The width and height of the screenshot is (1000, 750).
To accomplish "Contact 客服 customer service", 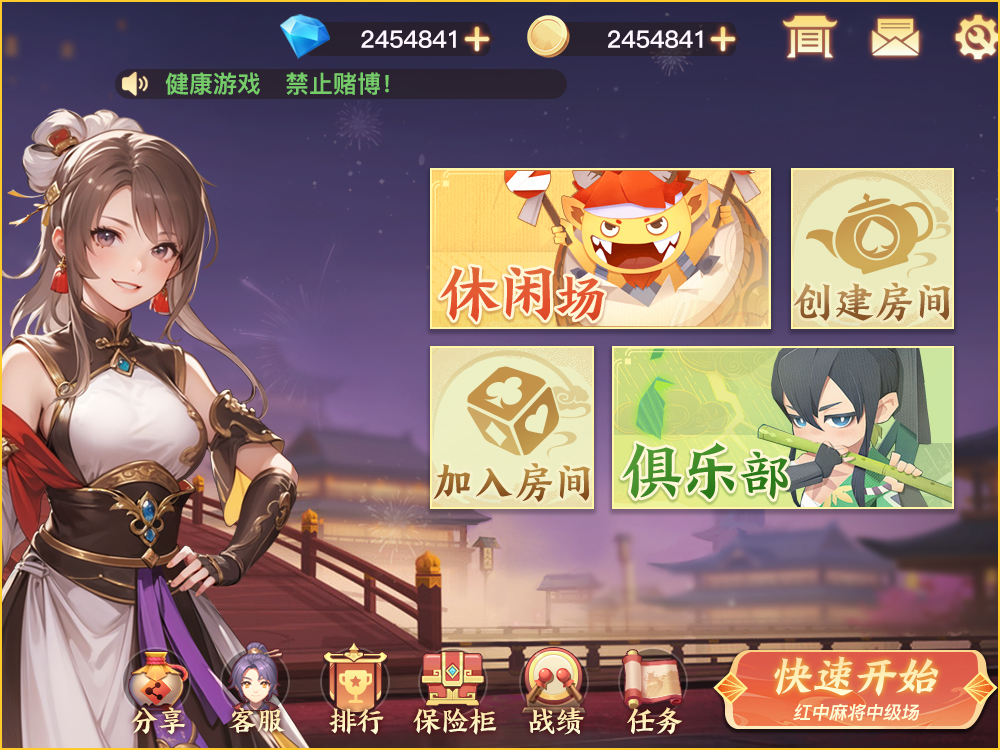I will click(x=256, y=692).
